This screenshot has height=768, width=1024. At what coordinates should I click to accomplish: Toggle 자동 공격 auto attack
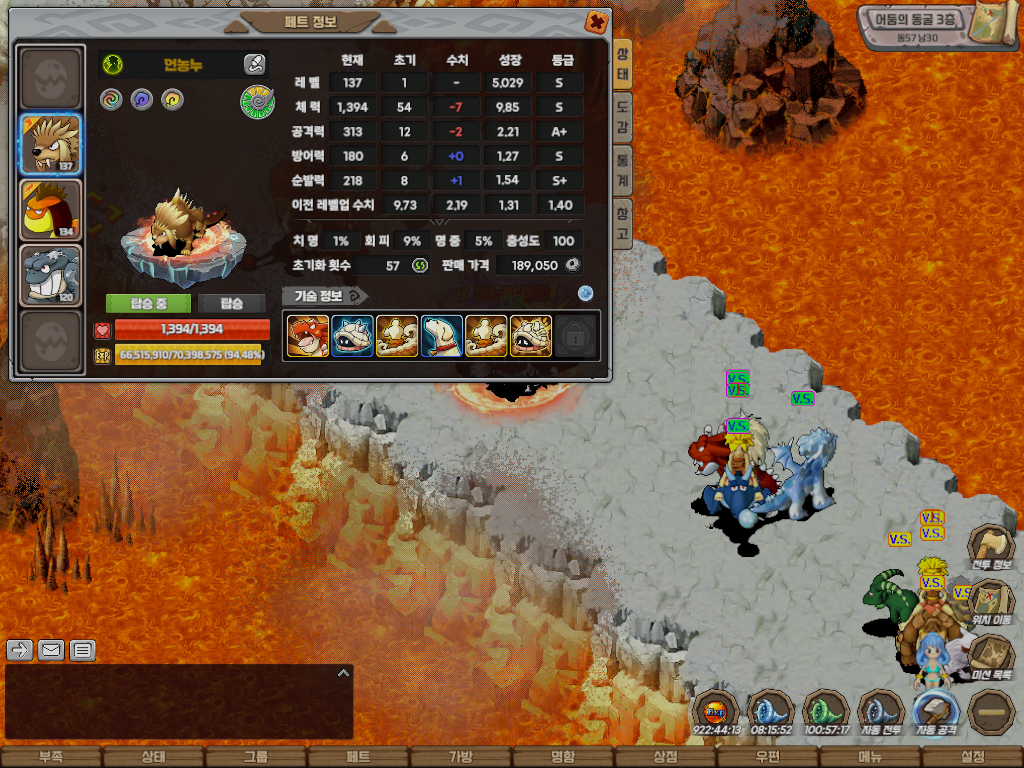pyautogui.click(x=936, y=713)
